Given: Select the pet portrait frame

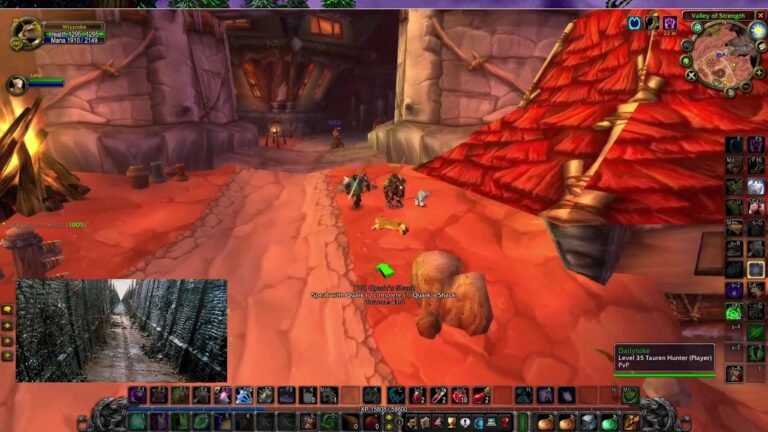Looking at the screenshot, I should click(16, 85).
